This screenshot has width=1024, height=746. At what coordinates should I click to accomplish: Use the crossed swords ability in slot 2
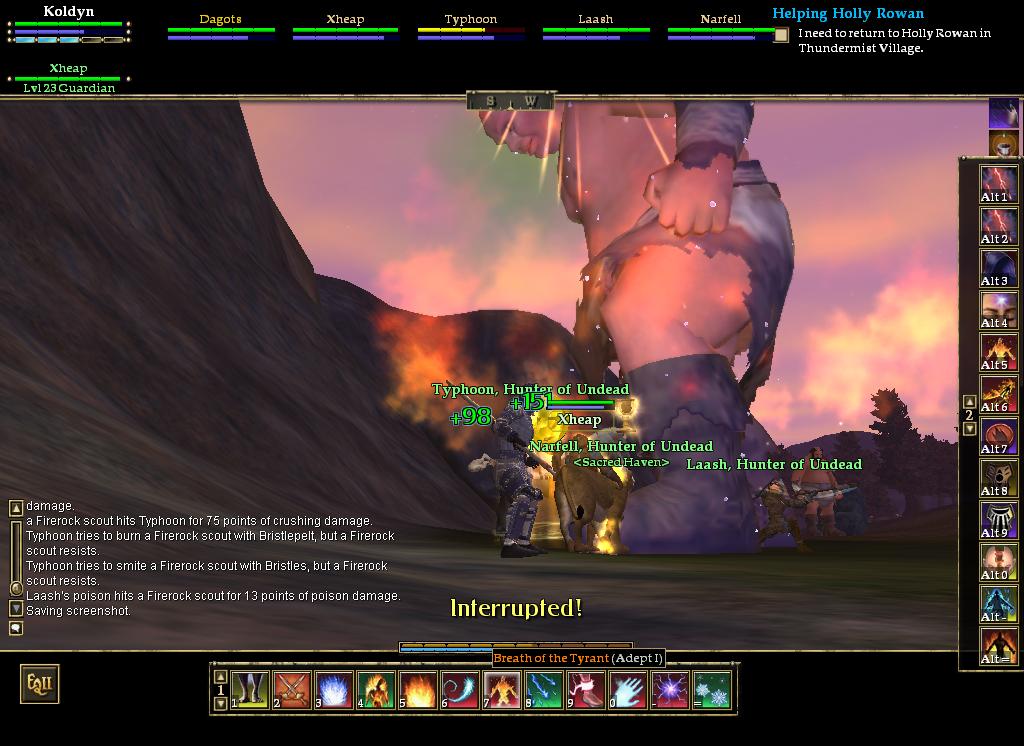click(x=292, y=690)
